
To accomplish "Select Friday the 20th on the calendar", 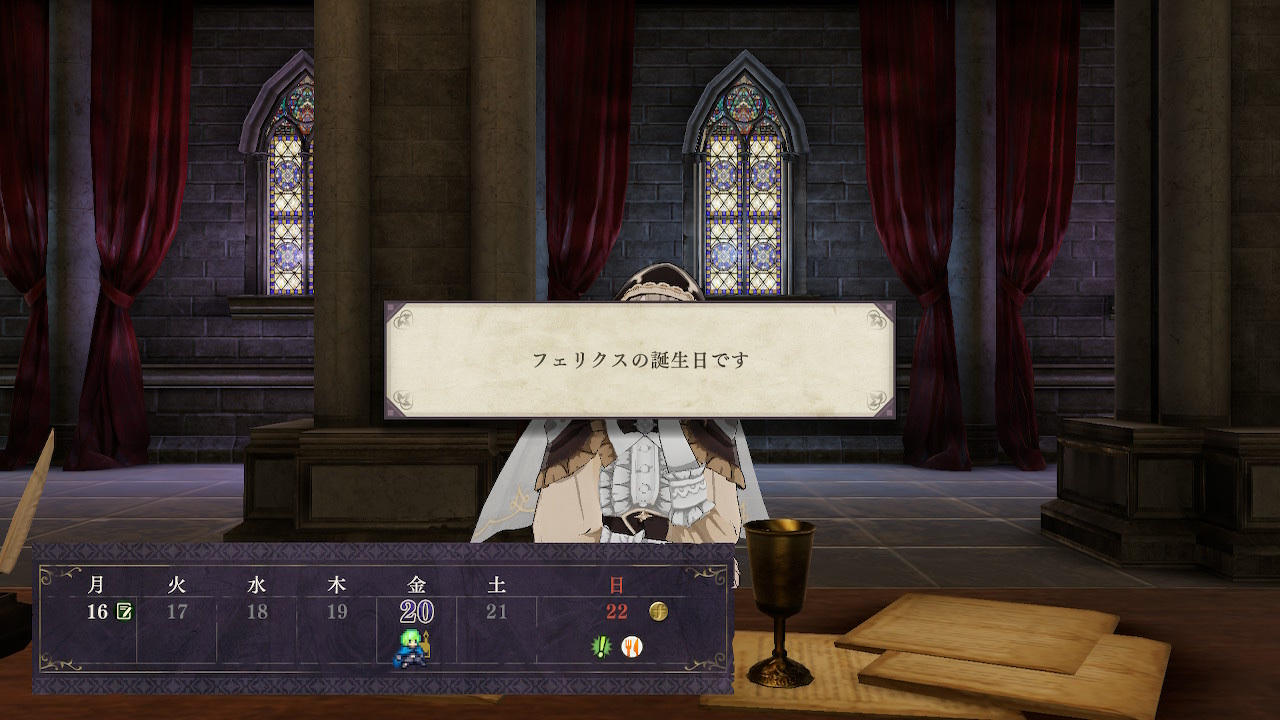I will 416,611.
